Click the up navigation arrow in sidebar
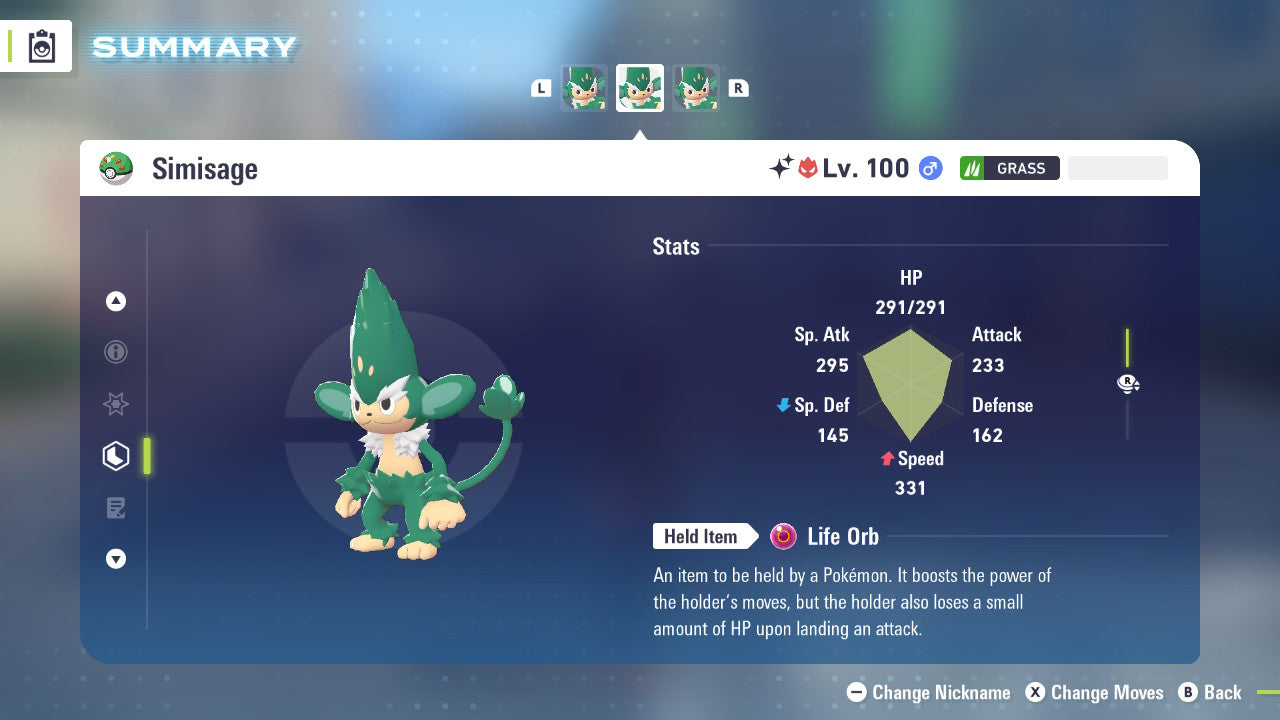The image size is (1280, 720). pos(115,301)
